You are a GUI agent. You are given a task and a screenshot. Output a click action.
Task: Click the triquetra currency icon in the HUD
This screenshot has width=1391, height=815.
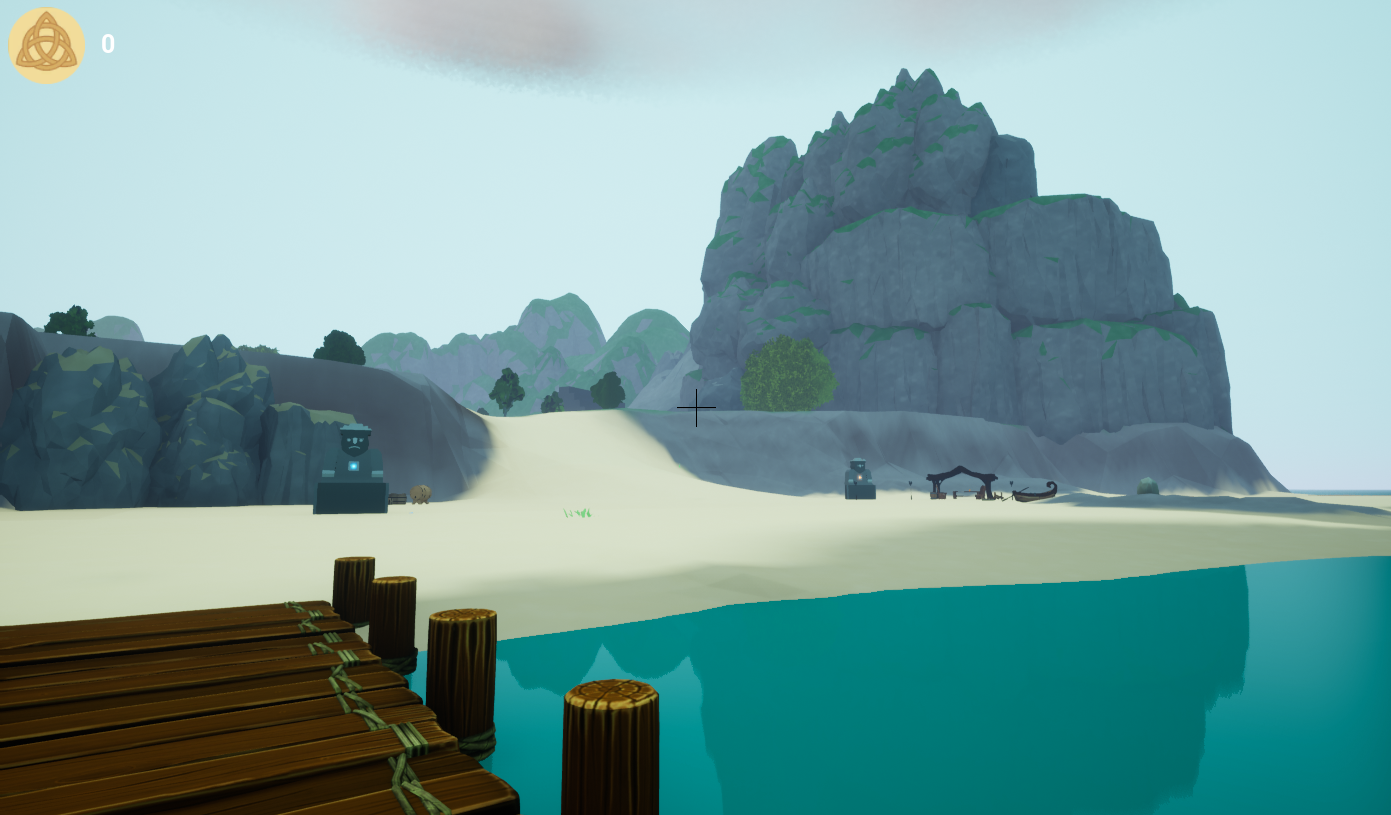click(46, 43)
